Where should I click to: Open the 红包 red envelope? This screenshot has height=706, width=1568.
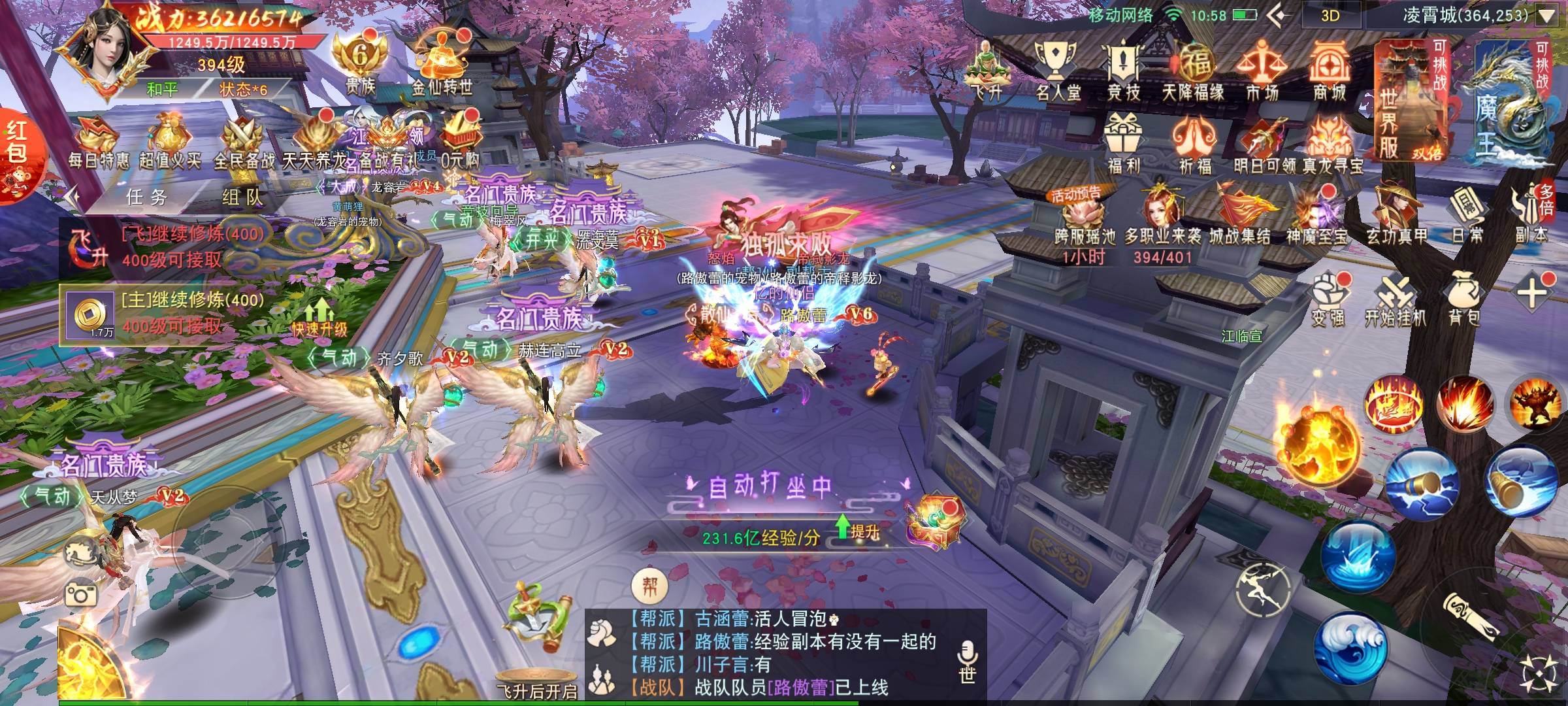[x=18, y=157]
